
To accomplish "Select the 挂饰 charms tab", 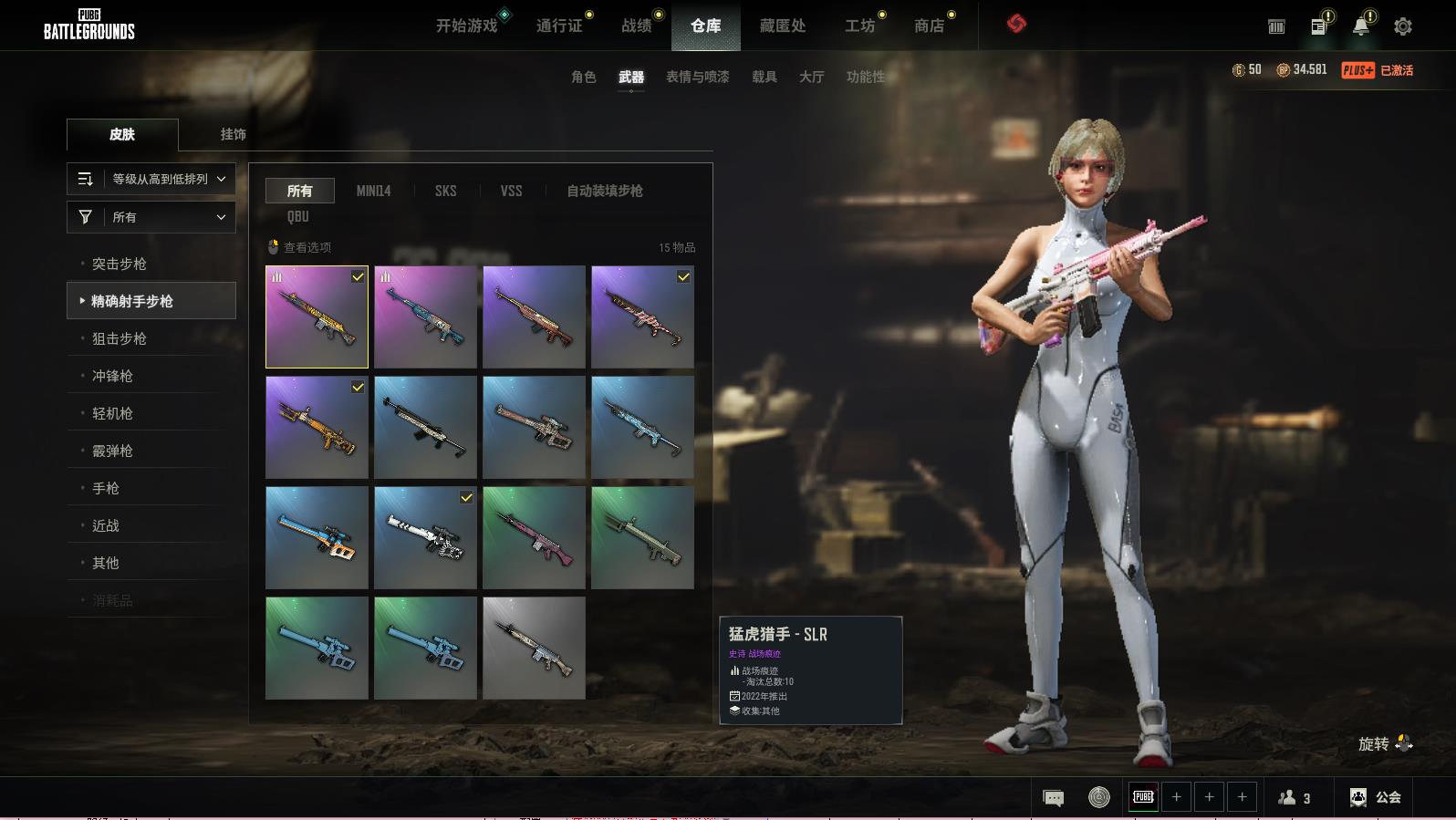I will (x=233, y=134).
